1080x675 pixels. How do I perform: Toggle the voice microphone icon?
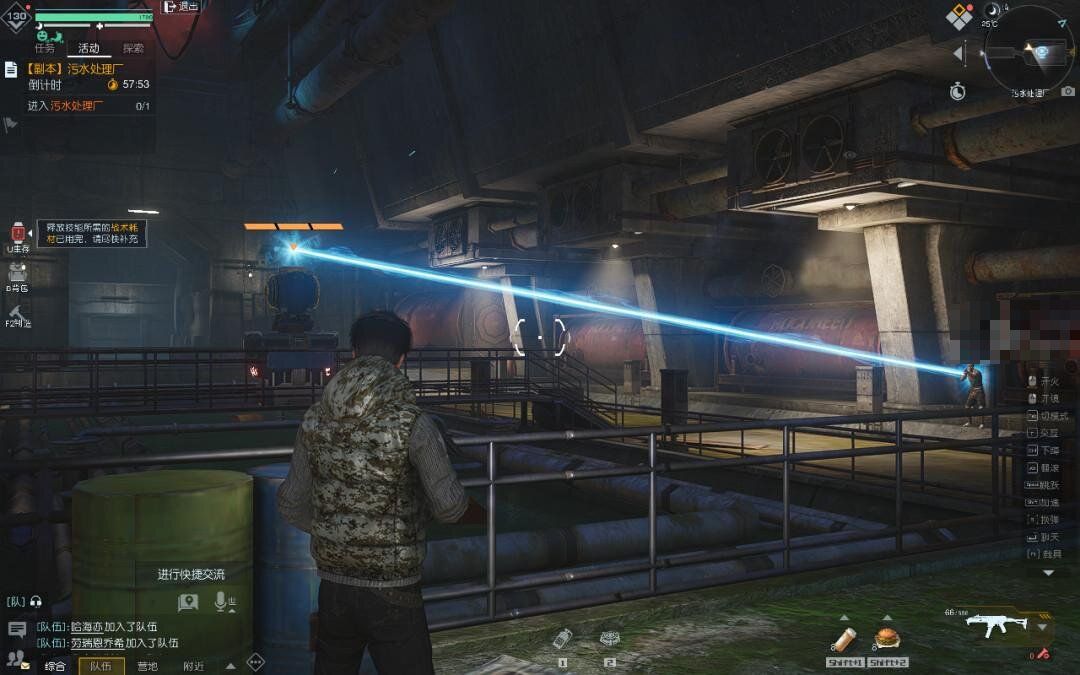point(225,601)
